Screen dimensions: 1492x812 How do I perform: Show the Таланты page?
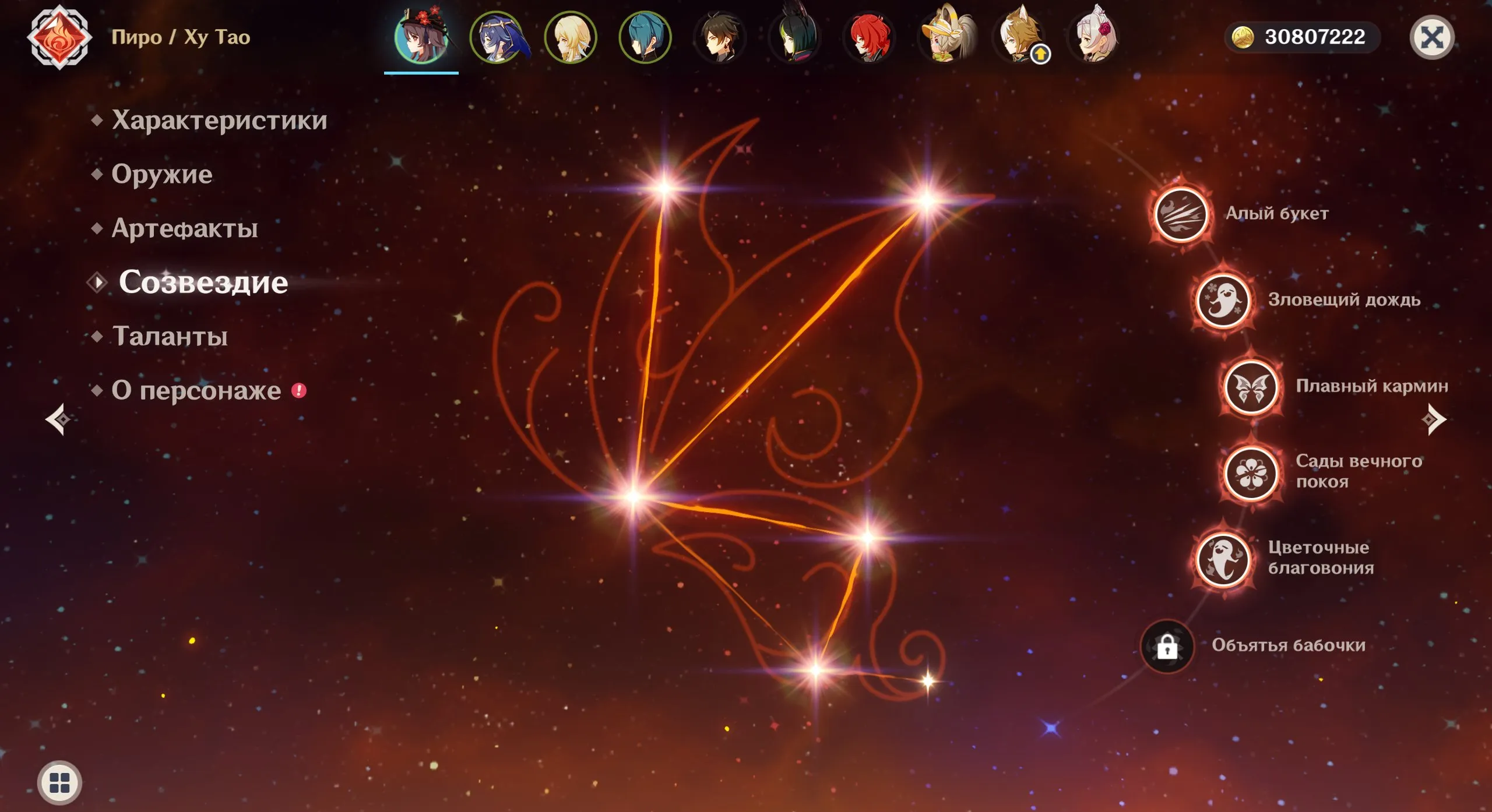click(170, 336)
